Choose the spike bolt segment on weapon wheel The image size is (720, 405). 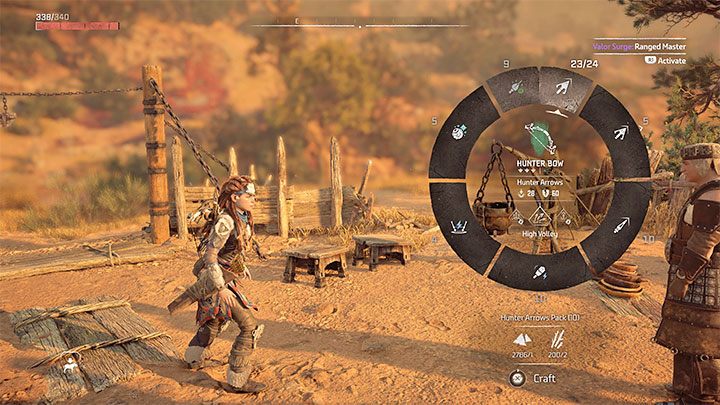point(621,226)
